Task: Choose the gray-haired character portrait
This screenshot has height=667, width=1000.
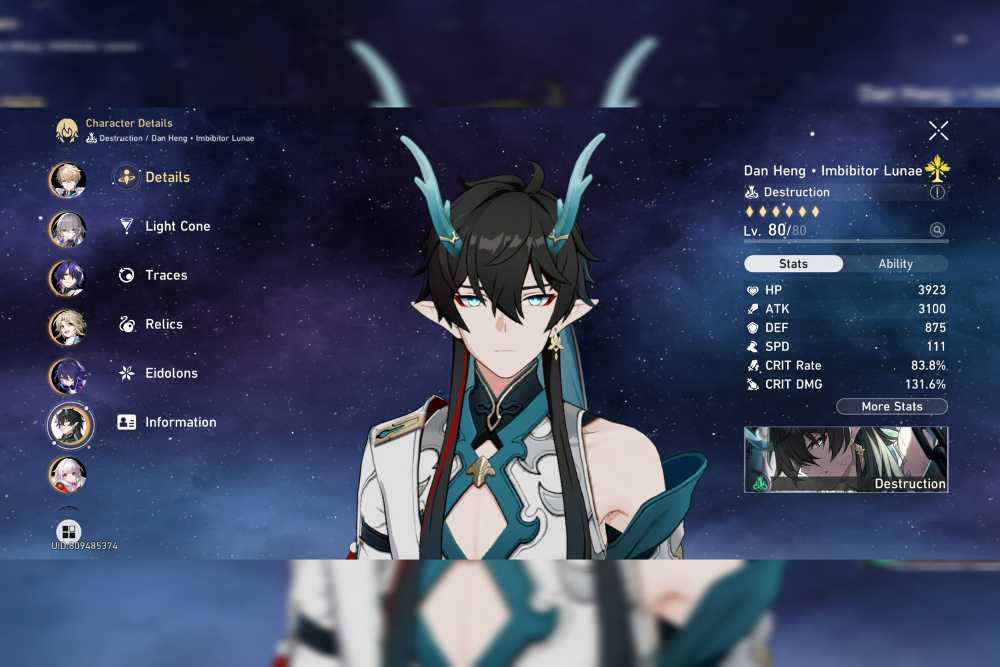Action: (68, 229)
